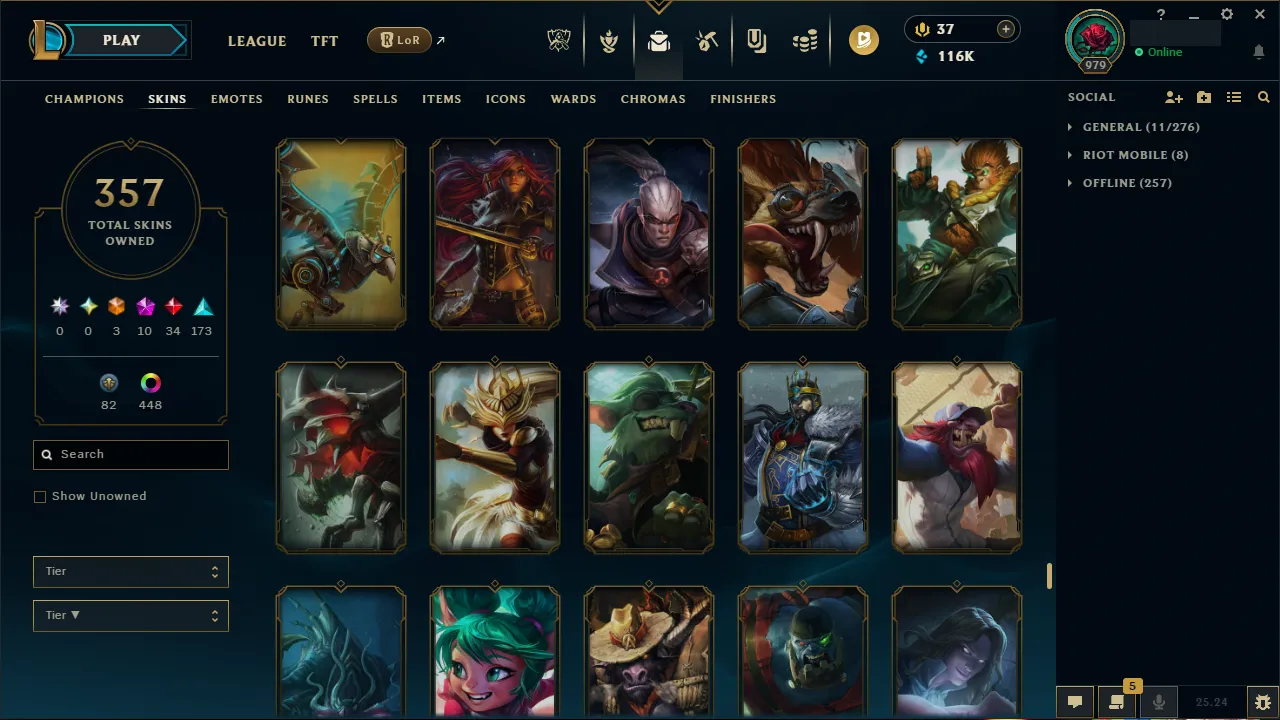Open chat with the speech bubble icon
The width and height of the screenshot is (1280, 720).
pos(1075,701)
